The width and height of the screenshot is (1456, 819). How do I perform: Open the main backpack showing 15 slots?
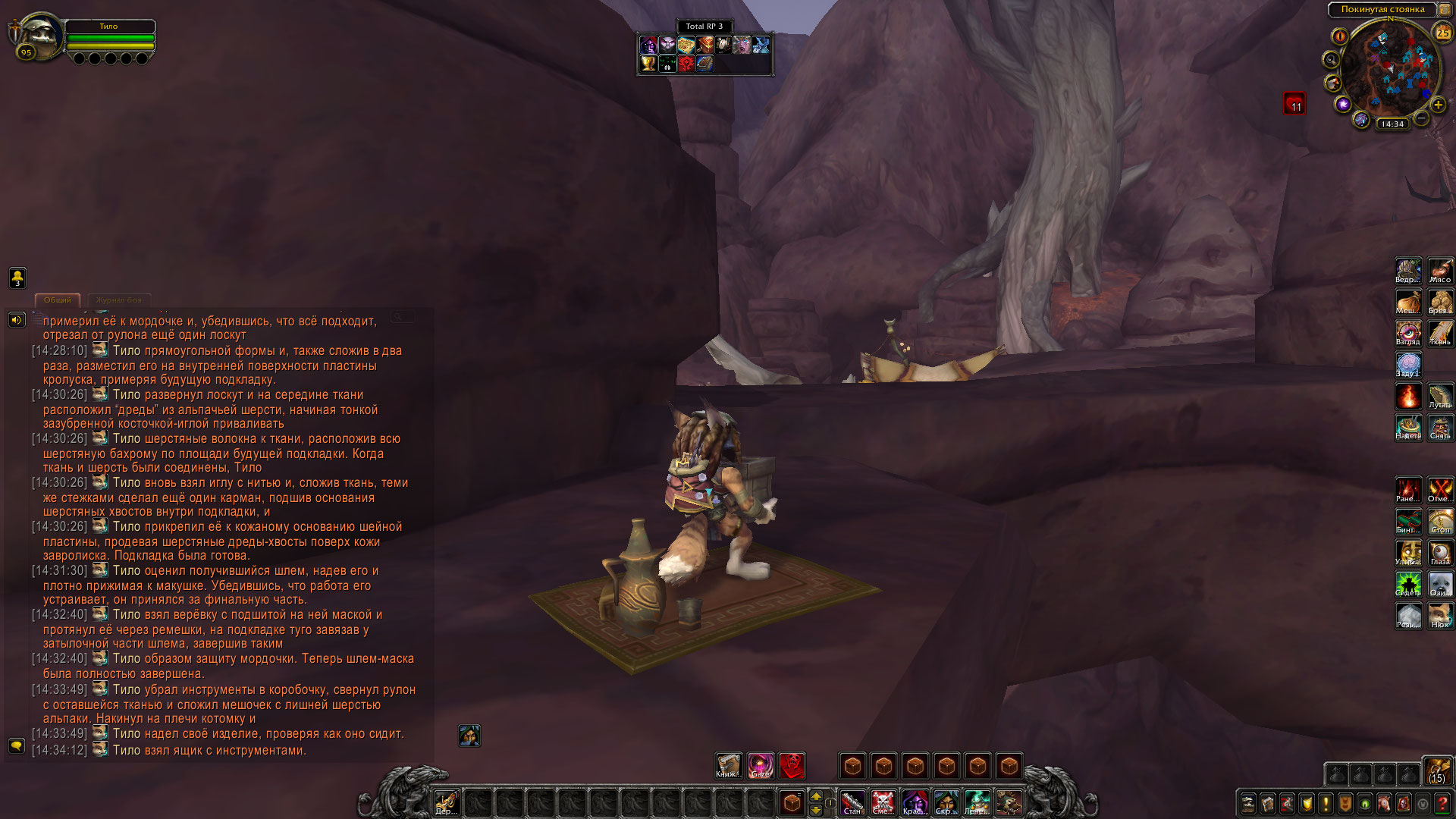click(x=1437, y=770)
